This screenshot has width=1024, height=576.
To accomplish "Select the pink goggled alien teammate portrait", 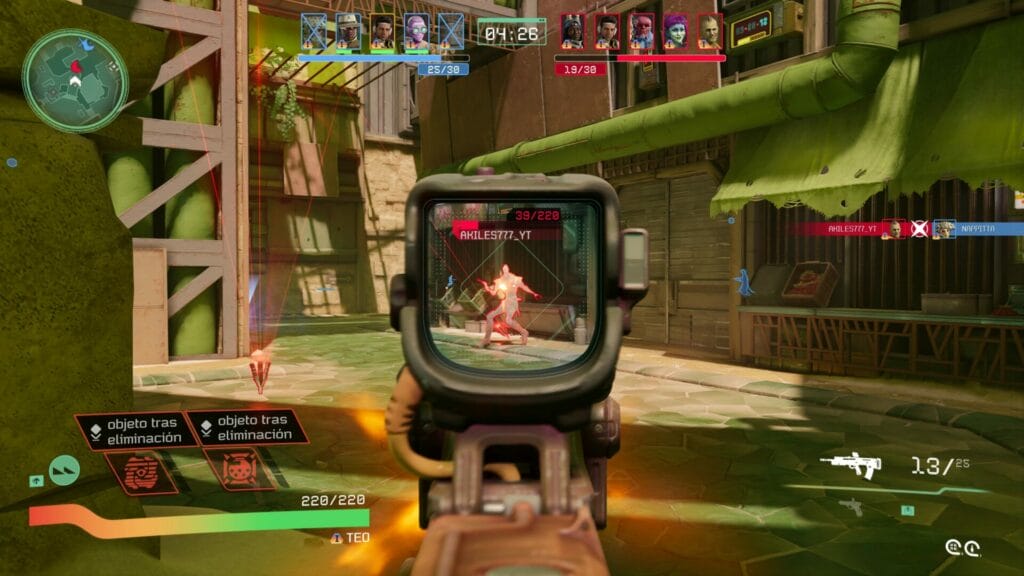I will (x=416, y=32).
